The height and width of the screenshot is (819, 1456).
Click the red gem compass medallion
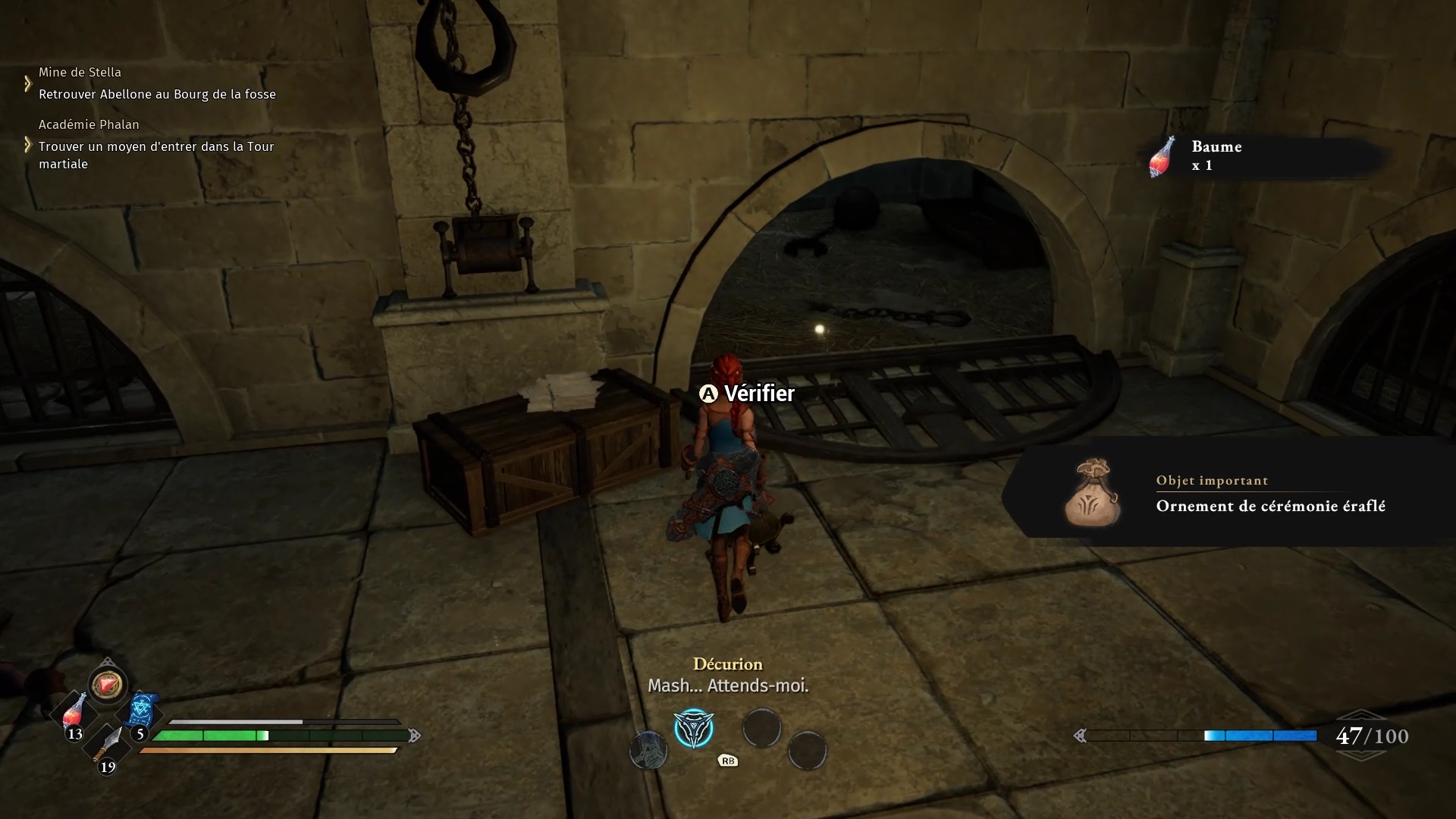(107, 685)
